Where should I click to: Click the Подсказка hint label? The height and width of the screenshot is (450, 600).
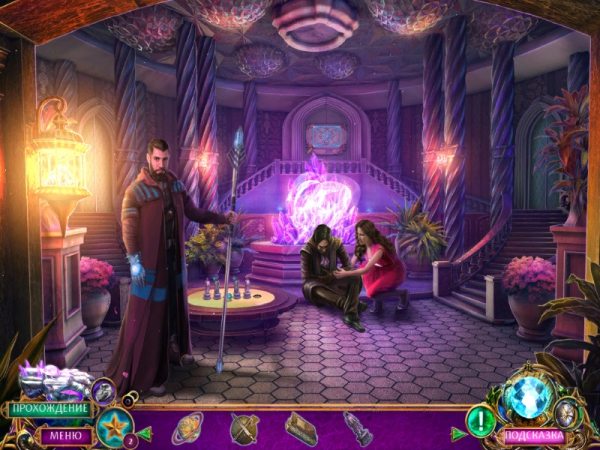tap(531, 436)
